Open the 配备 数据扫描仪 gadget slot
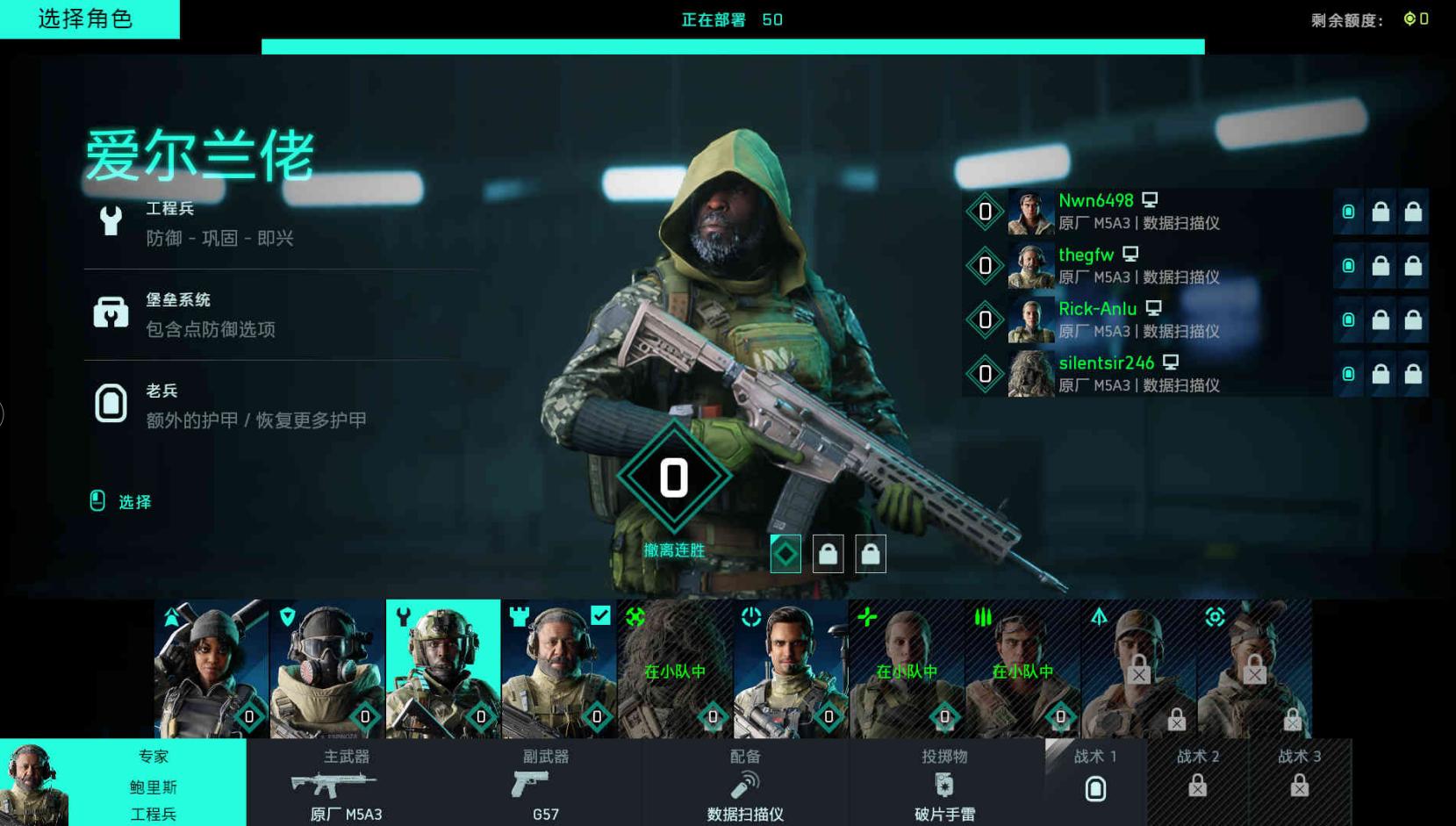The image size is (1456, 826). click(x=744, y=783)
